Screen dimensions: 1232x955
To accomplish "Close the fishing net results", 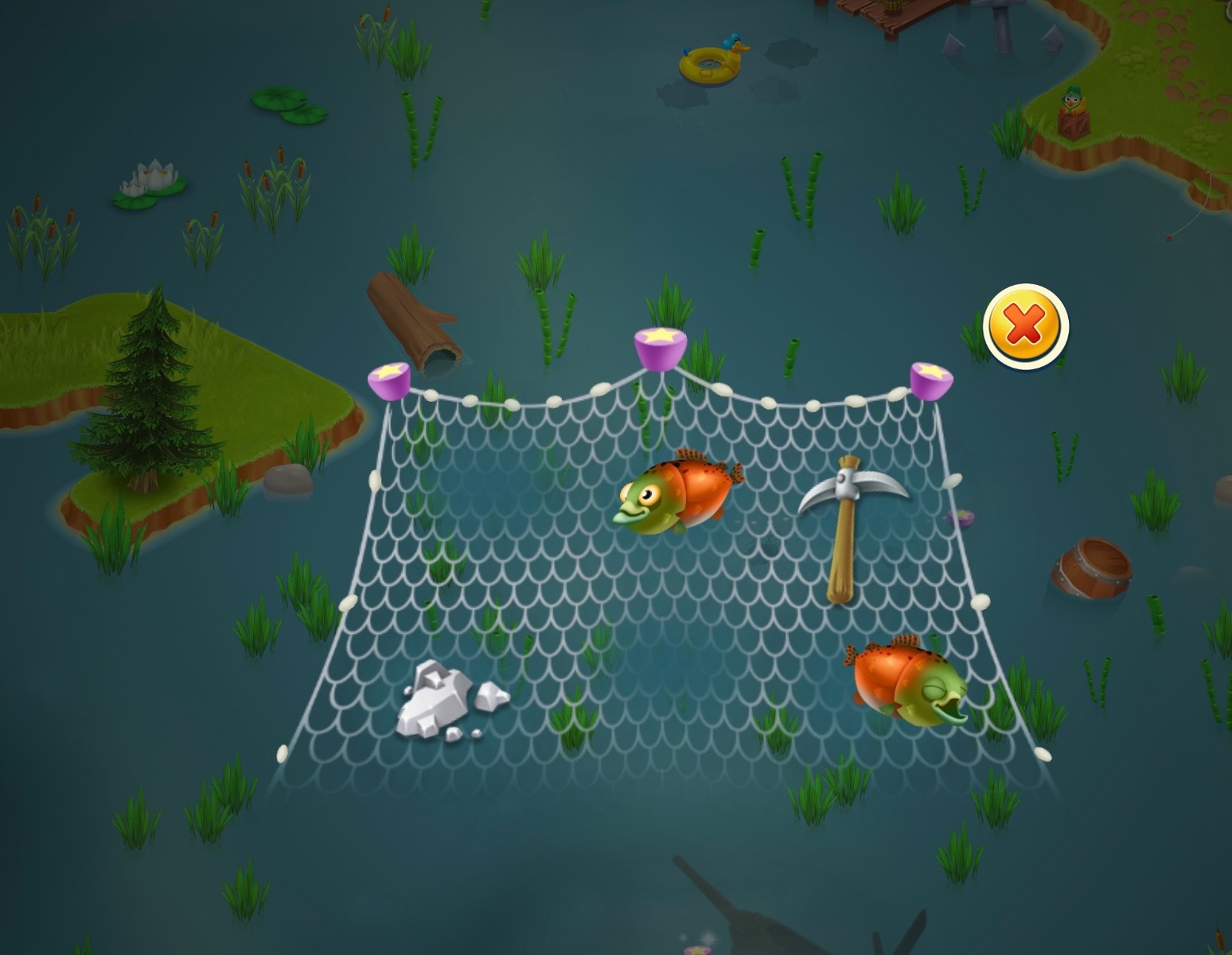I will [1025, 325].
